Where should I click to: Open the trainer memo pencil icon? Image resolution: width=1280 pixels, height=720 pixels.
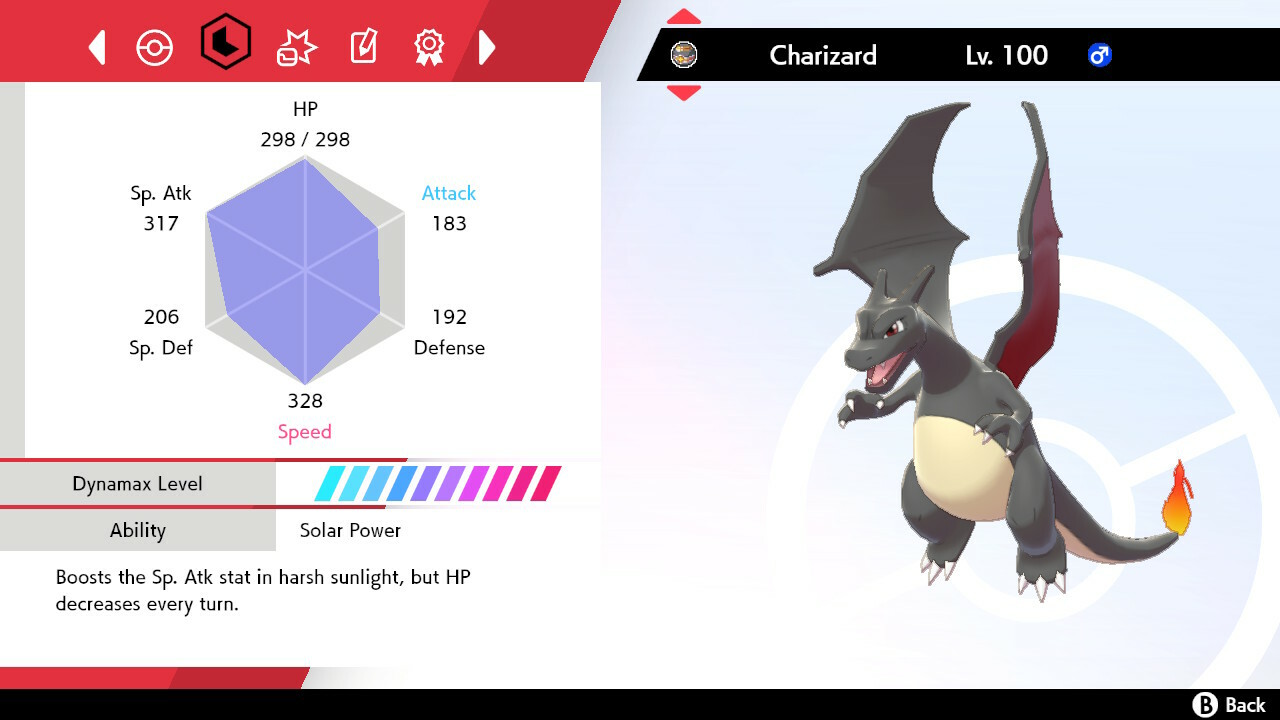pos(362,46)
